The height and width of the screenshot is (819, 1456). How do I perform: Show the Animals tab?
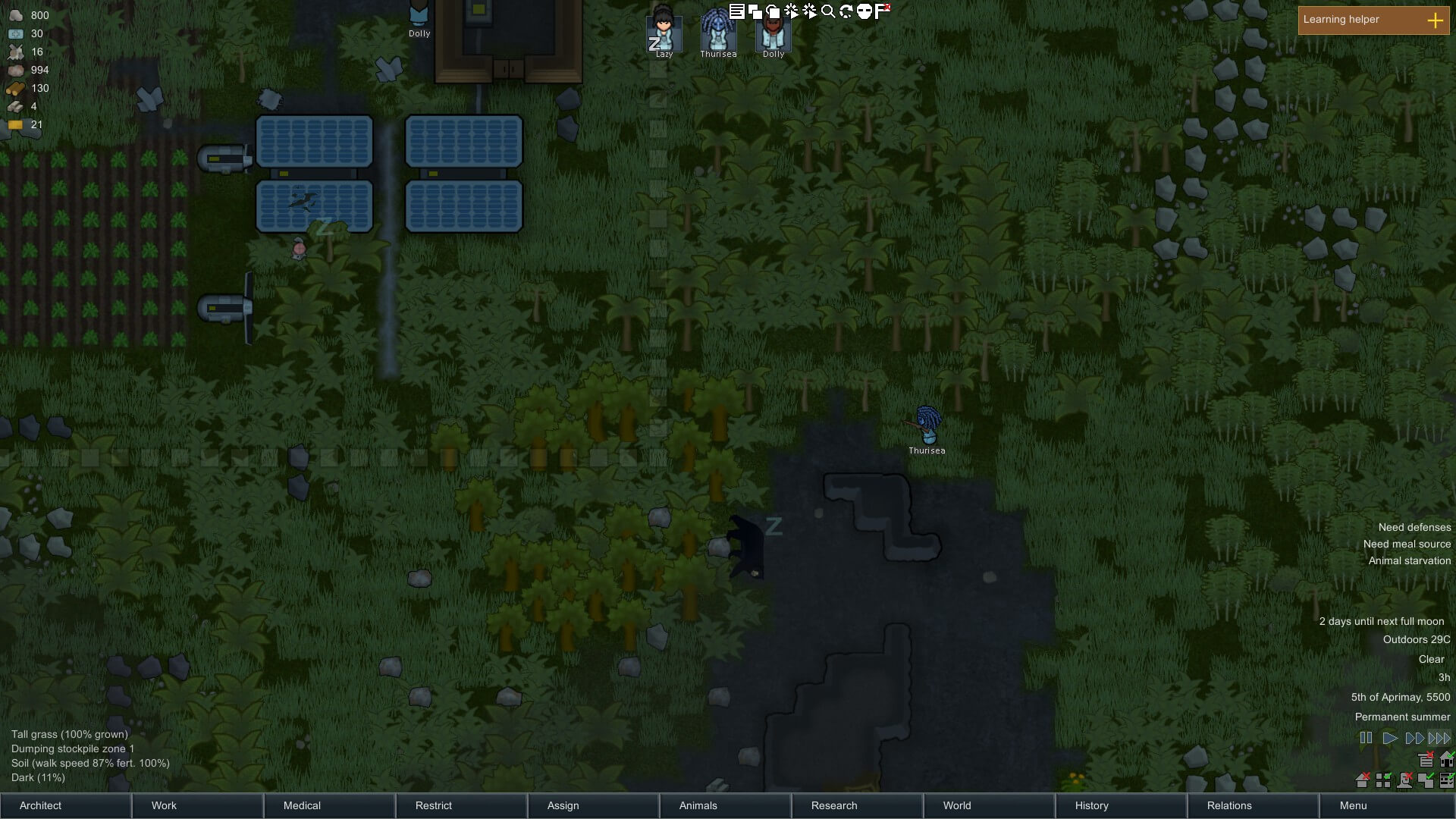pyautogui.click(x=698, y=805)
